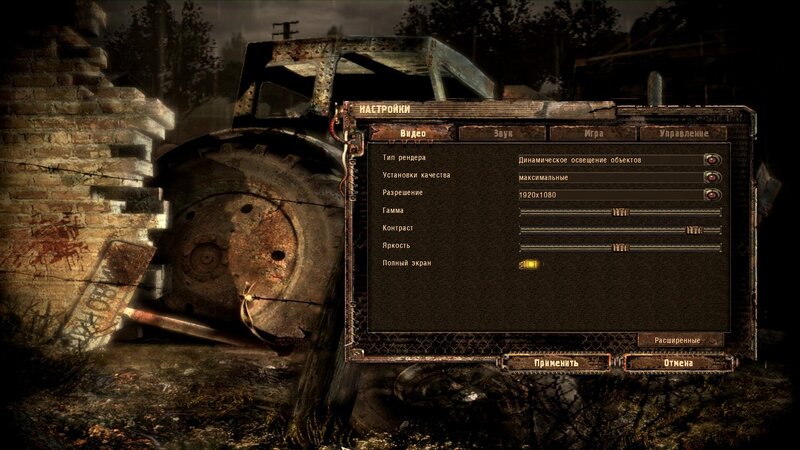Toggle the Полный экран checkbox
This screenshot has width=800, height=450.
(x=529, y=264)
